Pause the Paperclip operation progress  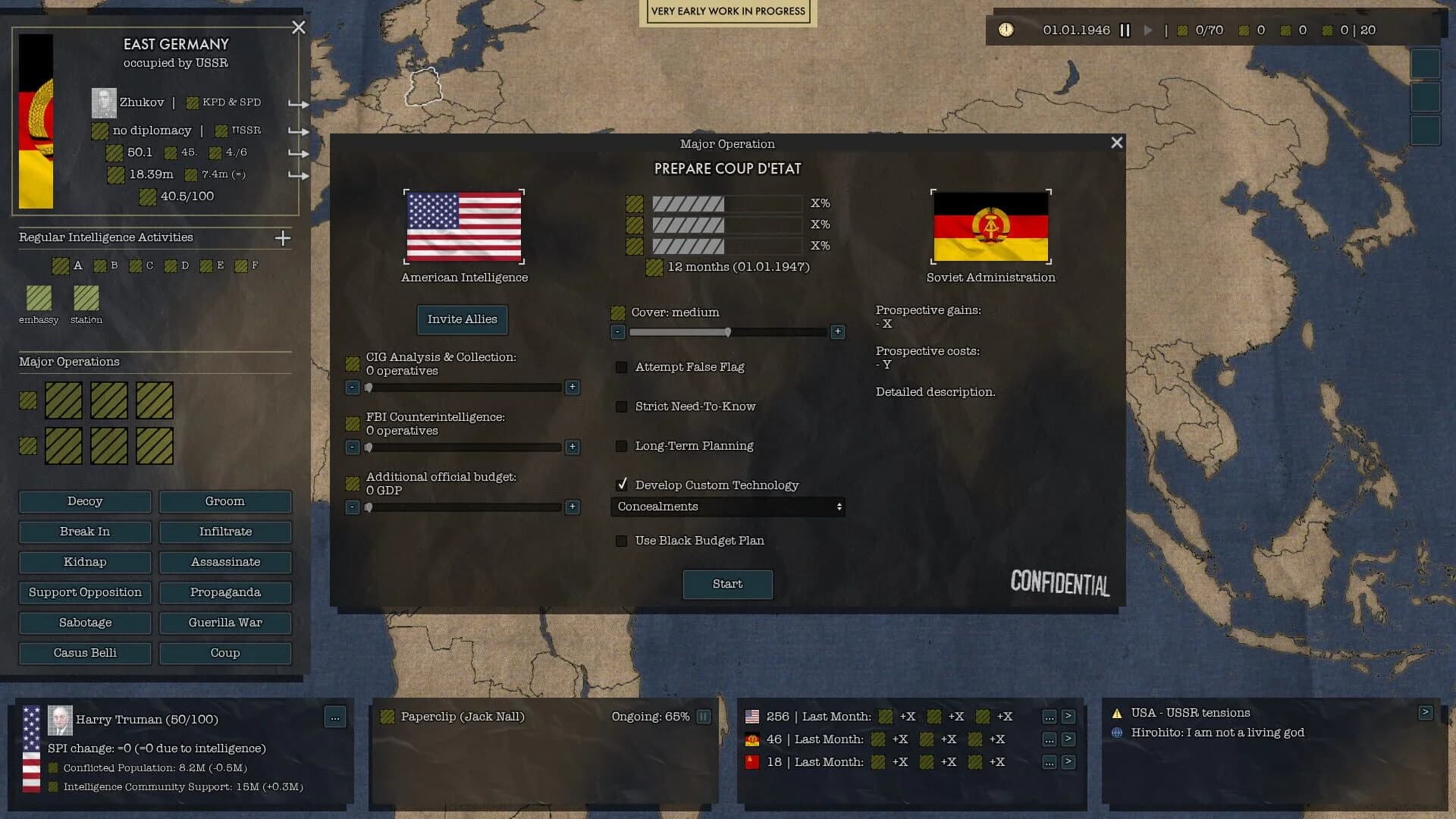(704, 716)
